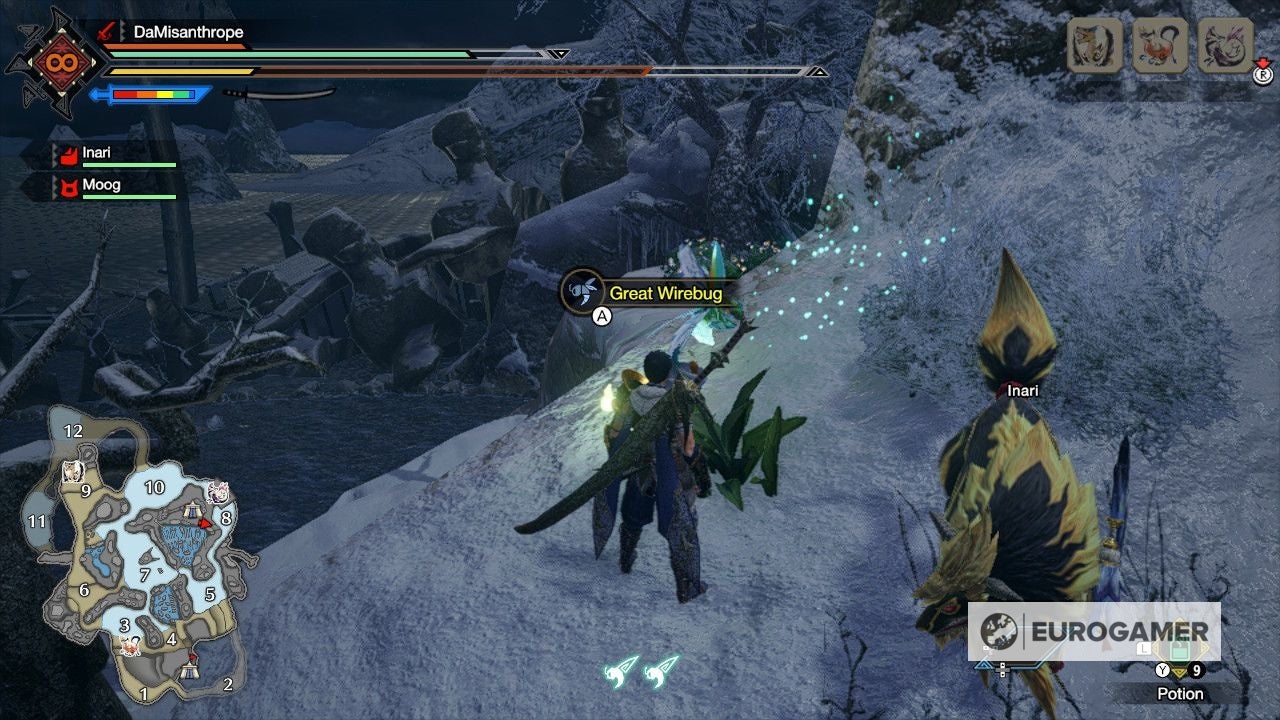The width and height of the screenshot is (1280, 720).
Task: Select the white-and-orange monster target icon
Action: click(1095, 45)
